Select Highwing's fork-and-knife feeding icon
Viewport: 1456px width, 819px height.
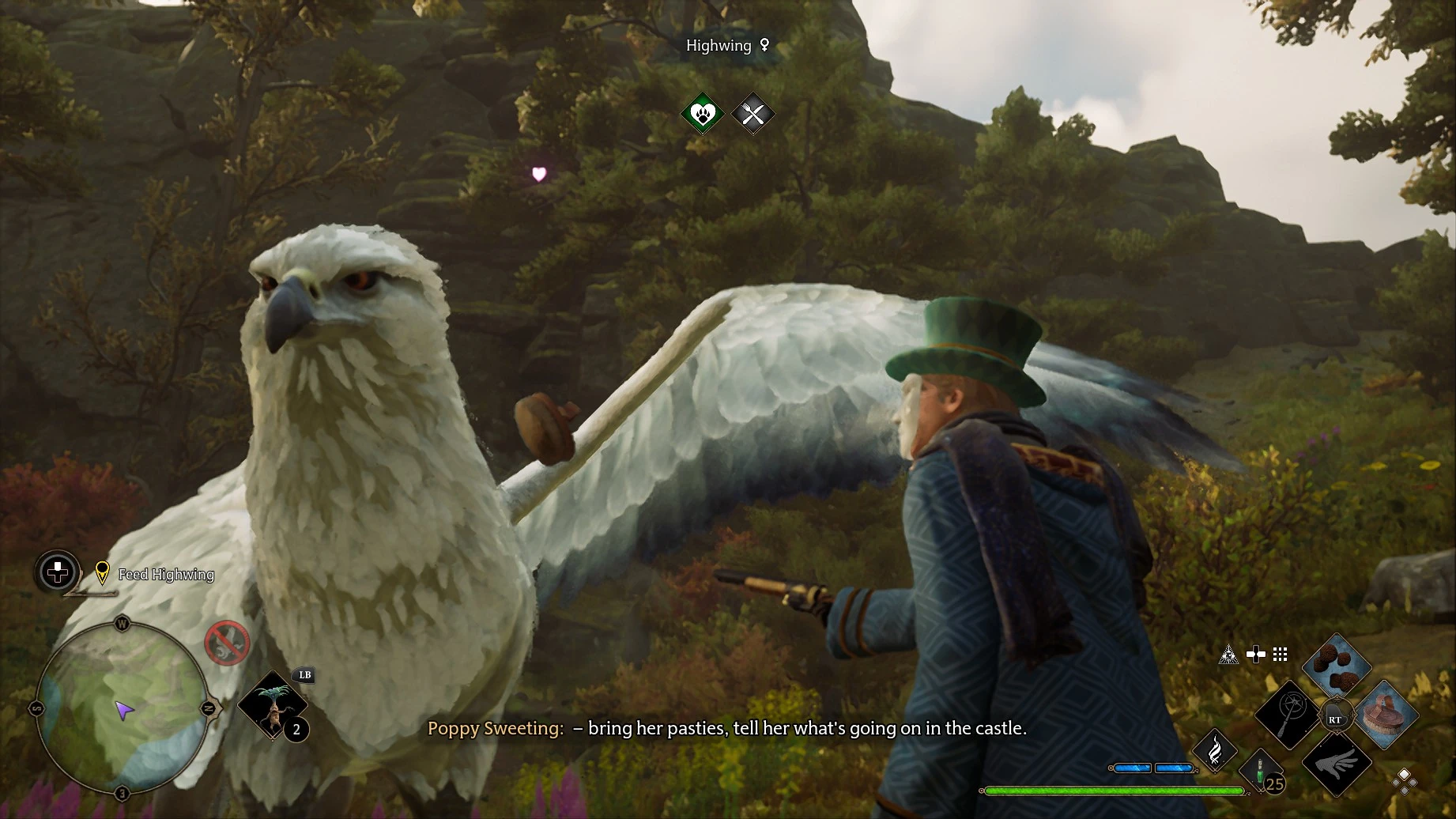tap(753, 115)
